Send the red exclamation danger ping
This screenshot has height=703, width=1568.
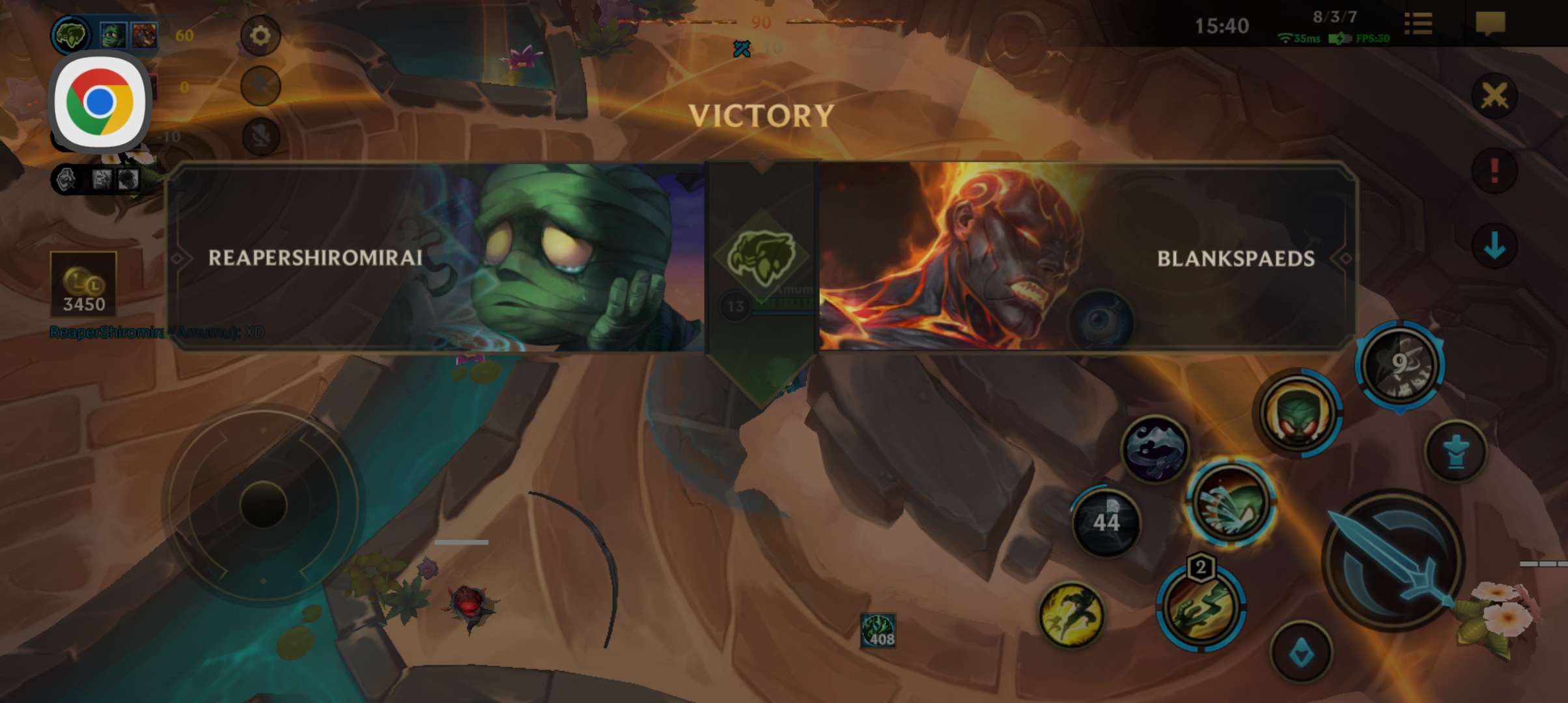point(1494,171)
